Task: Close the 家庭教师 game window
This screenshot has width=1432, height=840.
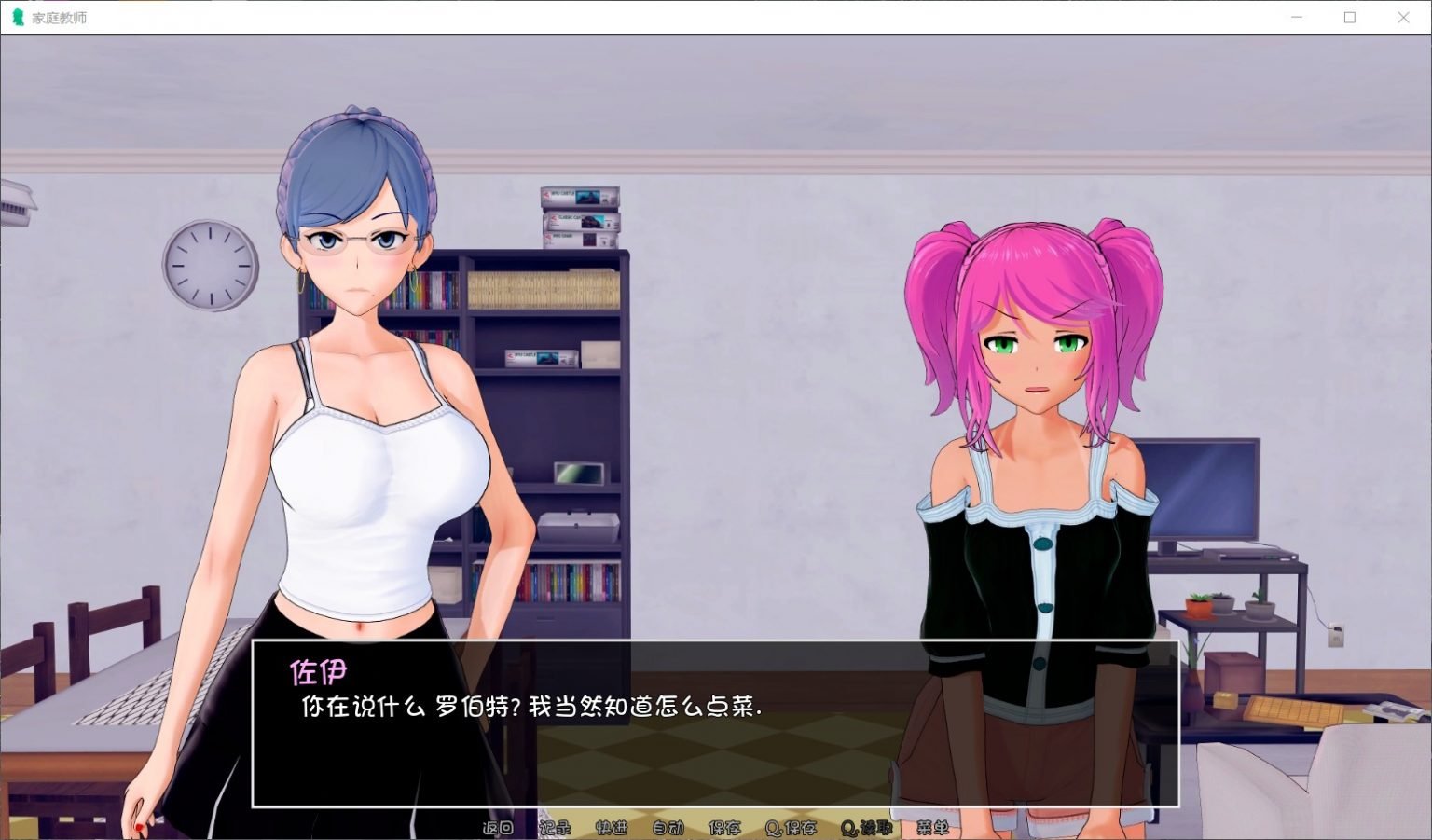Action: point(1404,17)
